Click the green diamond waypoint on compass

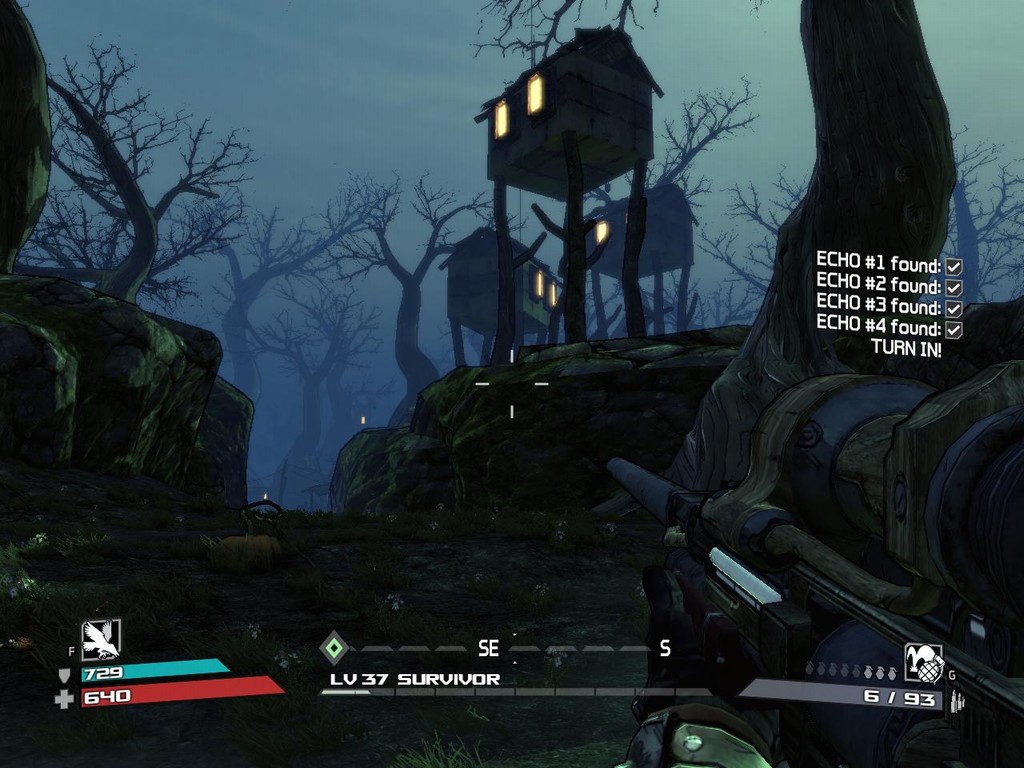click(x=333, y=648)
